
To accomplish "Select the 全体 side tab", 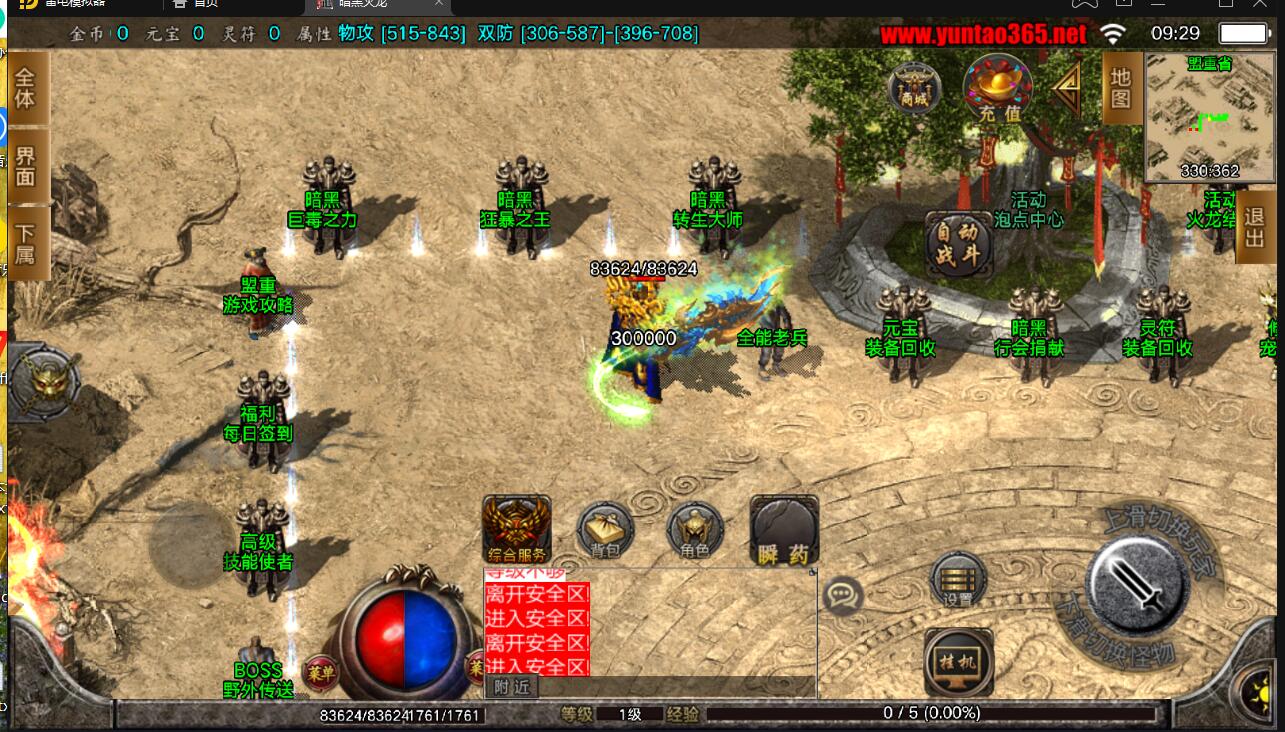I will (26, 89).
